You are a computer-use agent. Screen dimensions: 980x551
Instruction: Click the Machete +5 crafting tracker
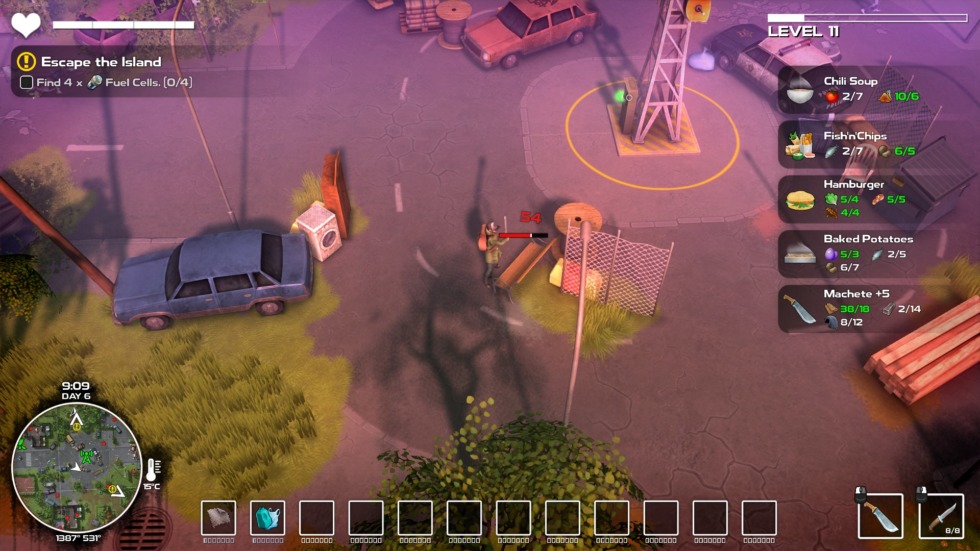click(x=852, y=309)
